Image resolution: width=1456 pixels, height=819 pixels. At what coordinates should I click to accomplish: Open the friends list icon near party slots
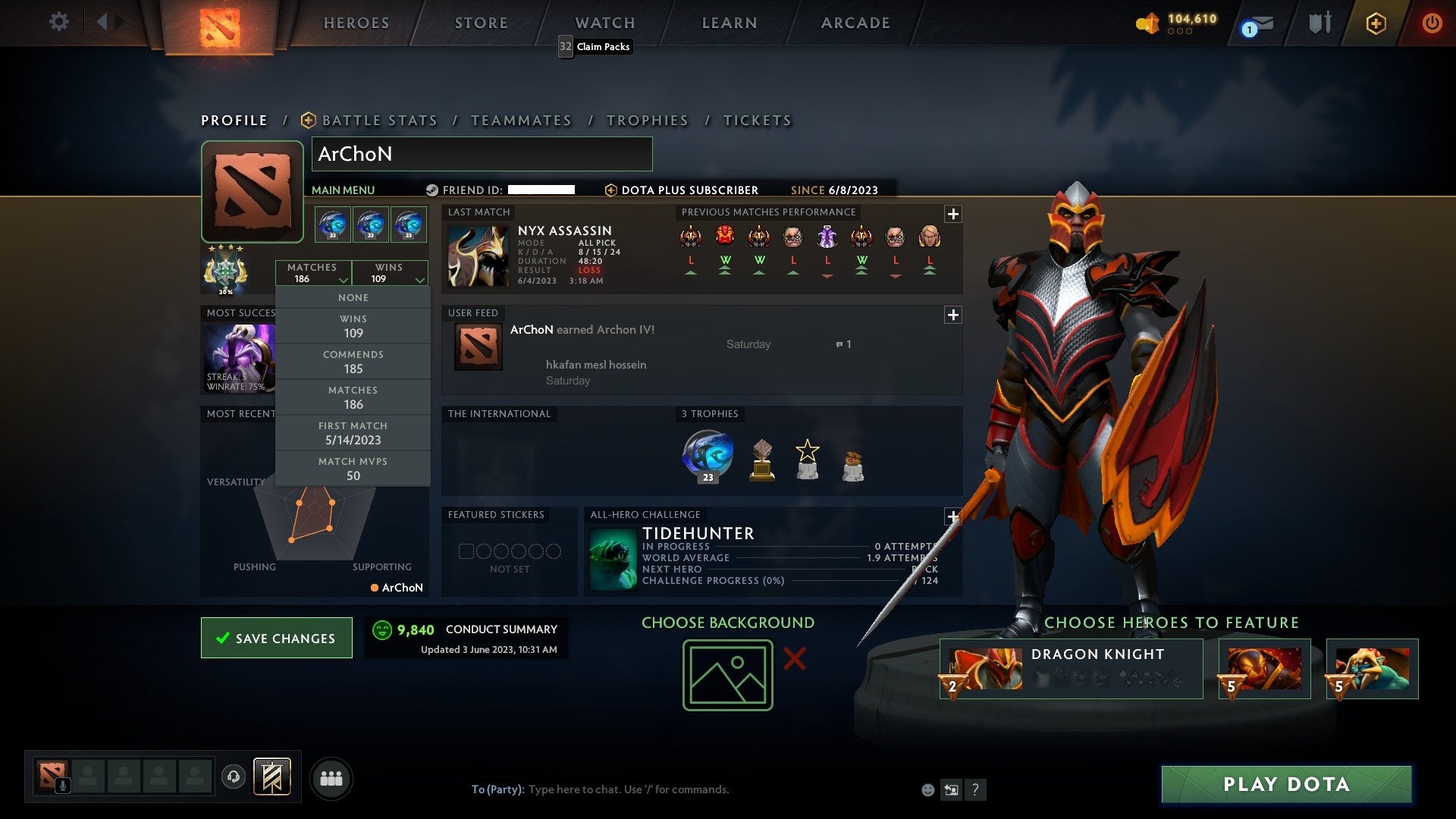click(331, 777)
